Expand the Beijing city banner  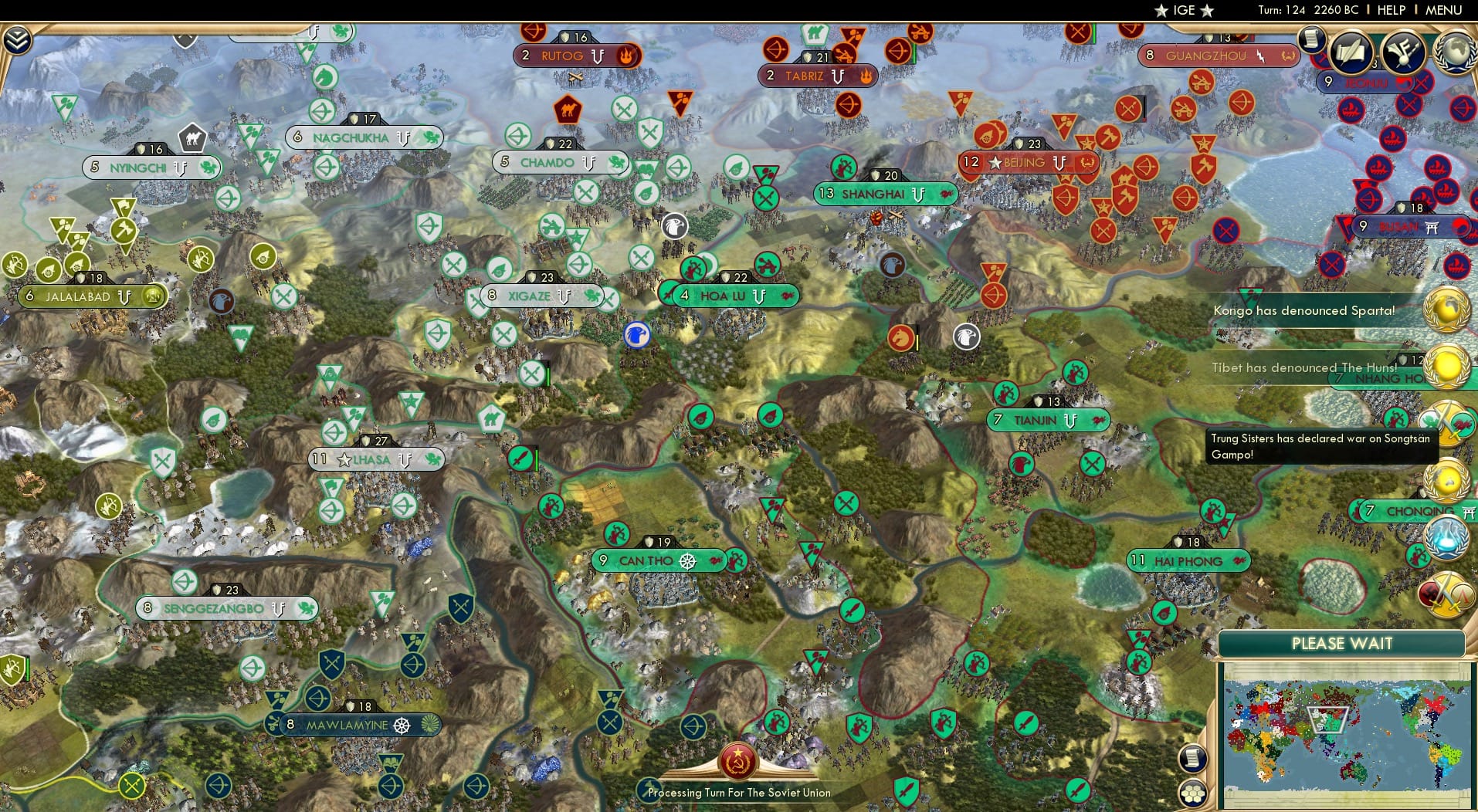point(1027,163)
